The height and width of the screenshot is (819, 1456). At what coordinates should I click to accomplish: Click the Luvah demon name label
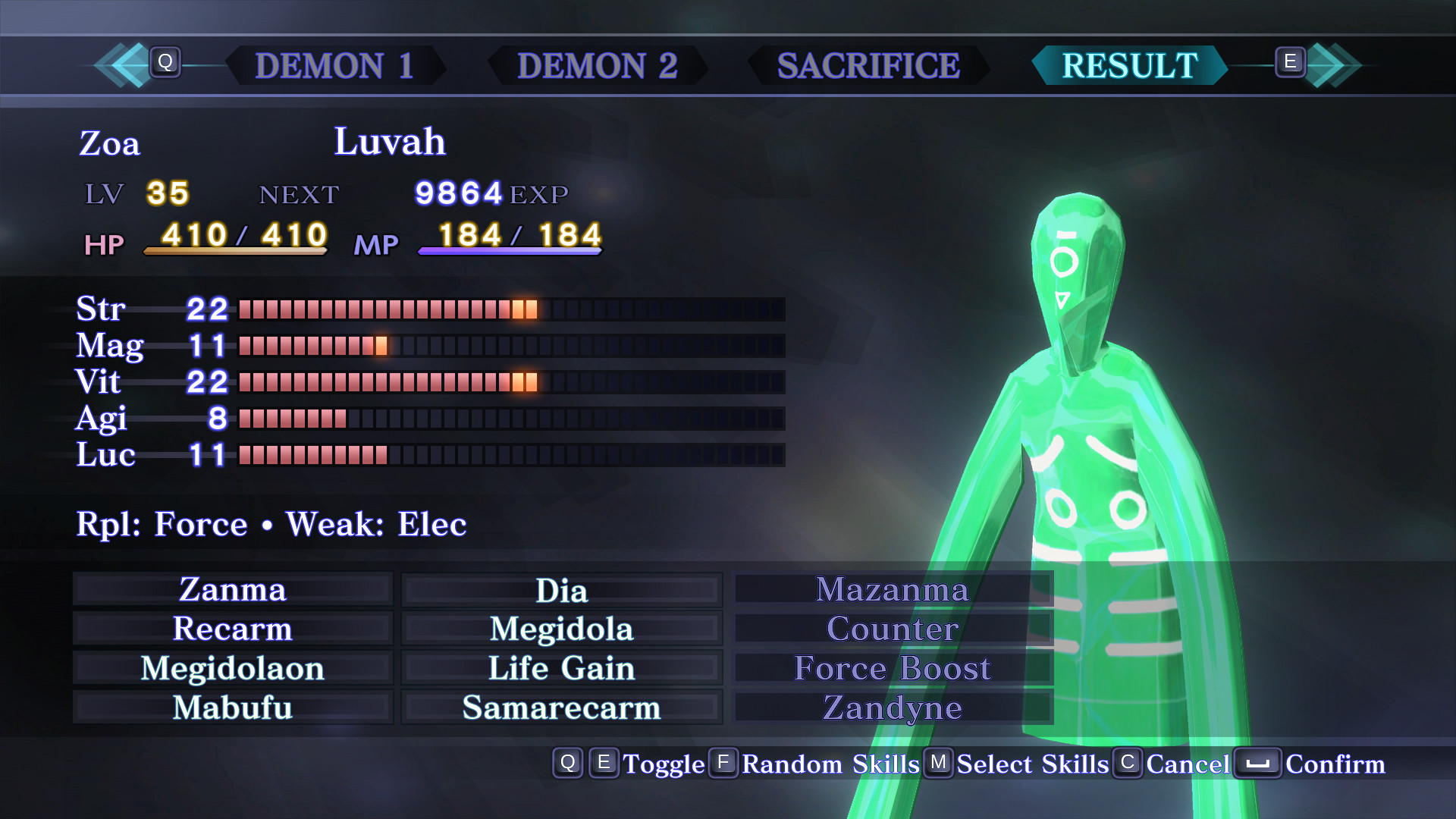pyautogui.click(x=391, y=142)
